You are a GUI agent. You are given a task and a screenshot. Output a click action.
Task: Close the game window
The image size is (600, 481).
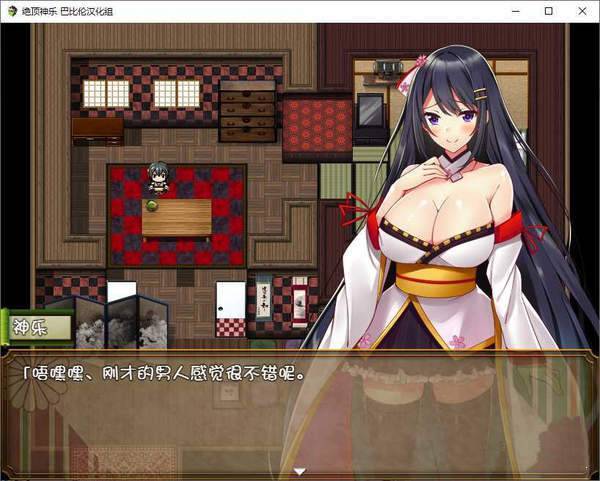578,11
